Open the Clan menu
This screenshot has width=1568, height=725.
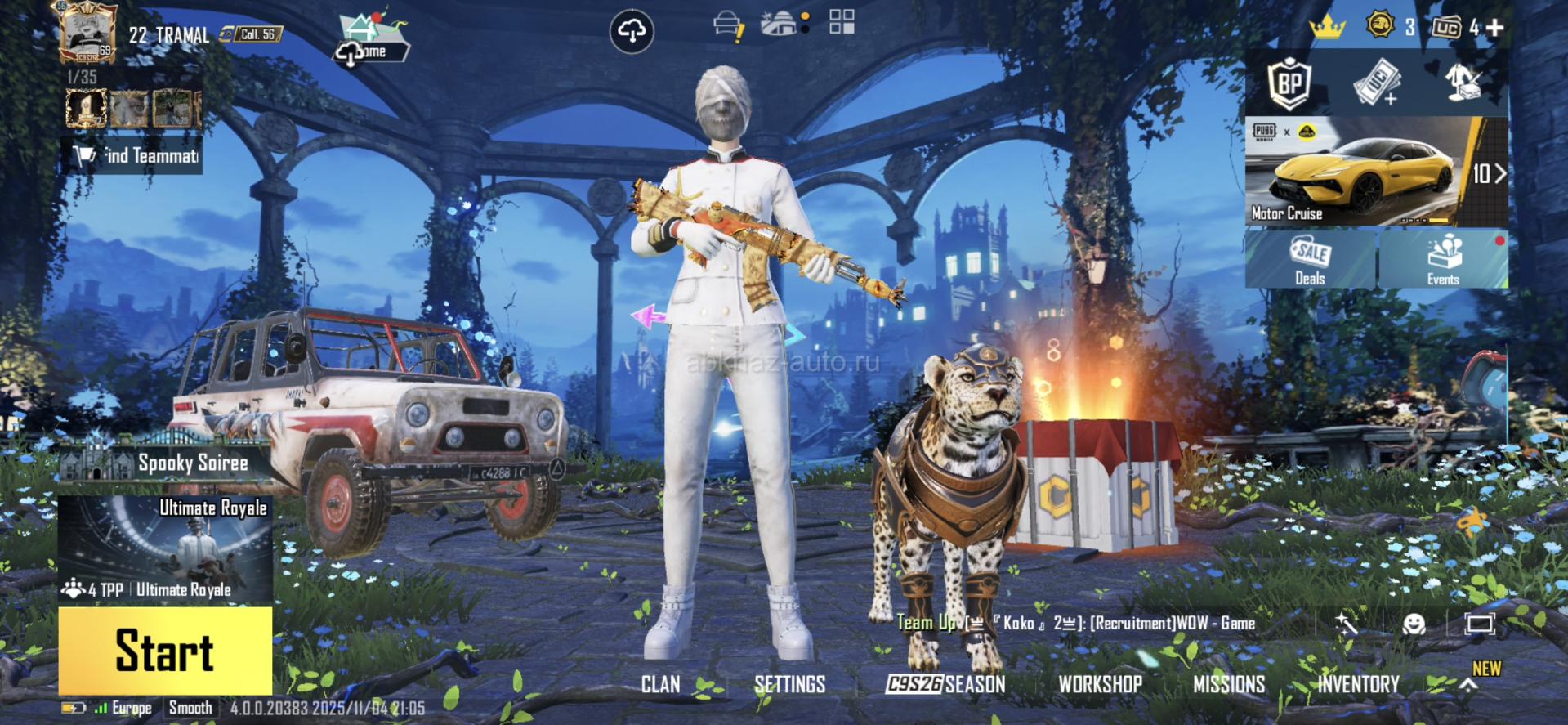[660, 684]
